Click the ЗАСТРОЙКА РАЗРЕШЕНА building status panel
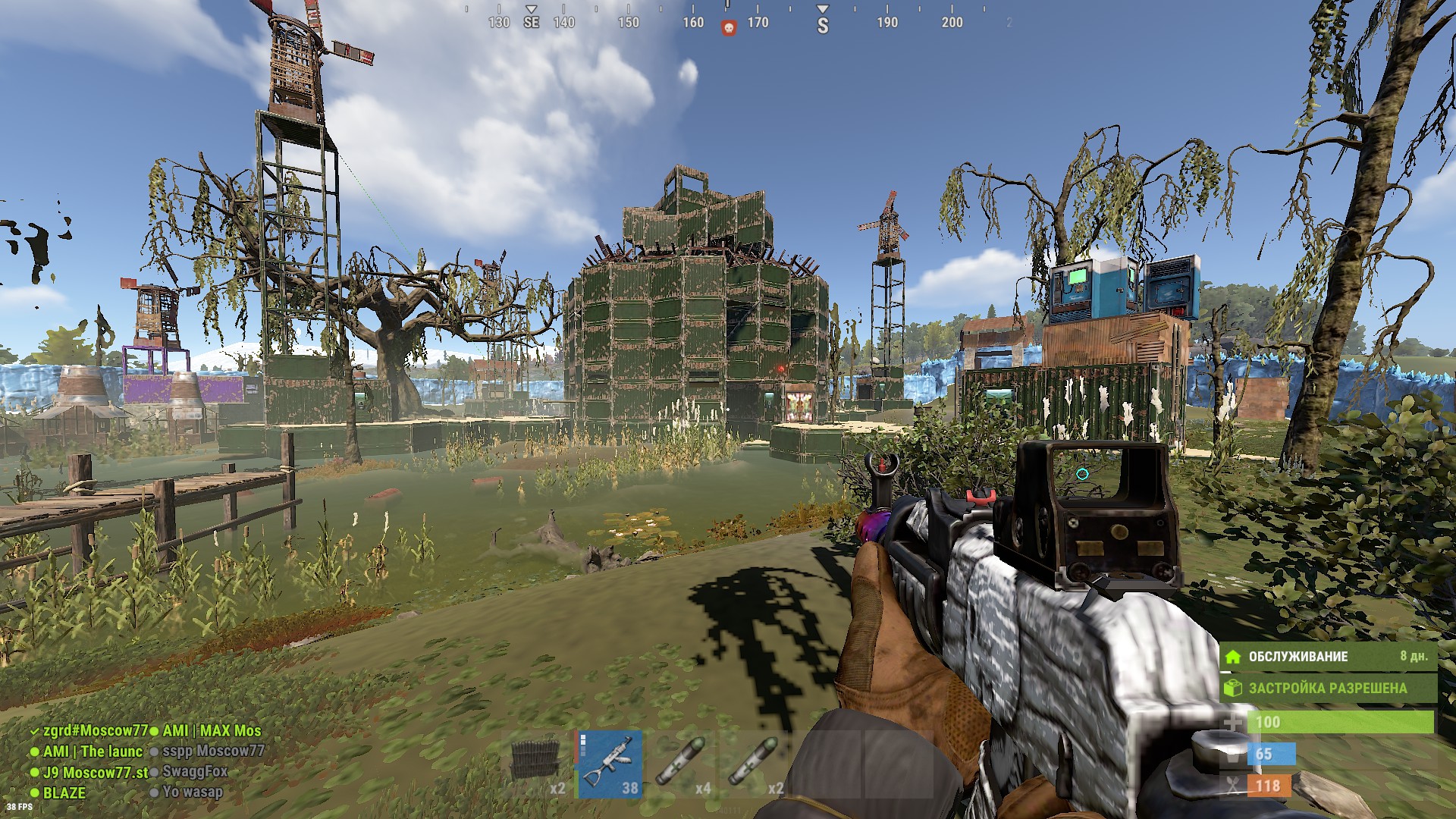 click(1329, 689)
